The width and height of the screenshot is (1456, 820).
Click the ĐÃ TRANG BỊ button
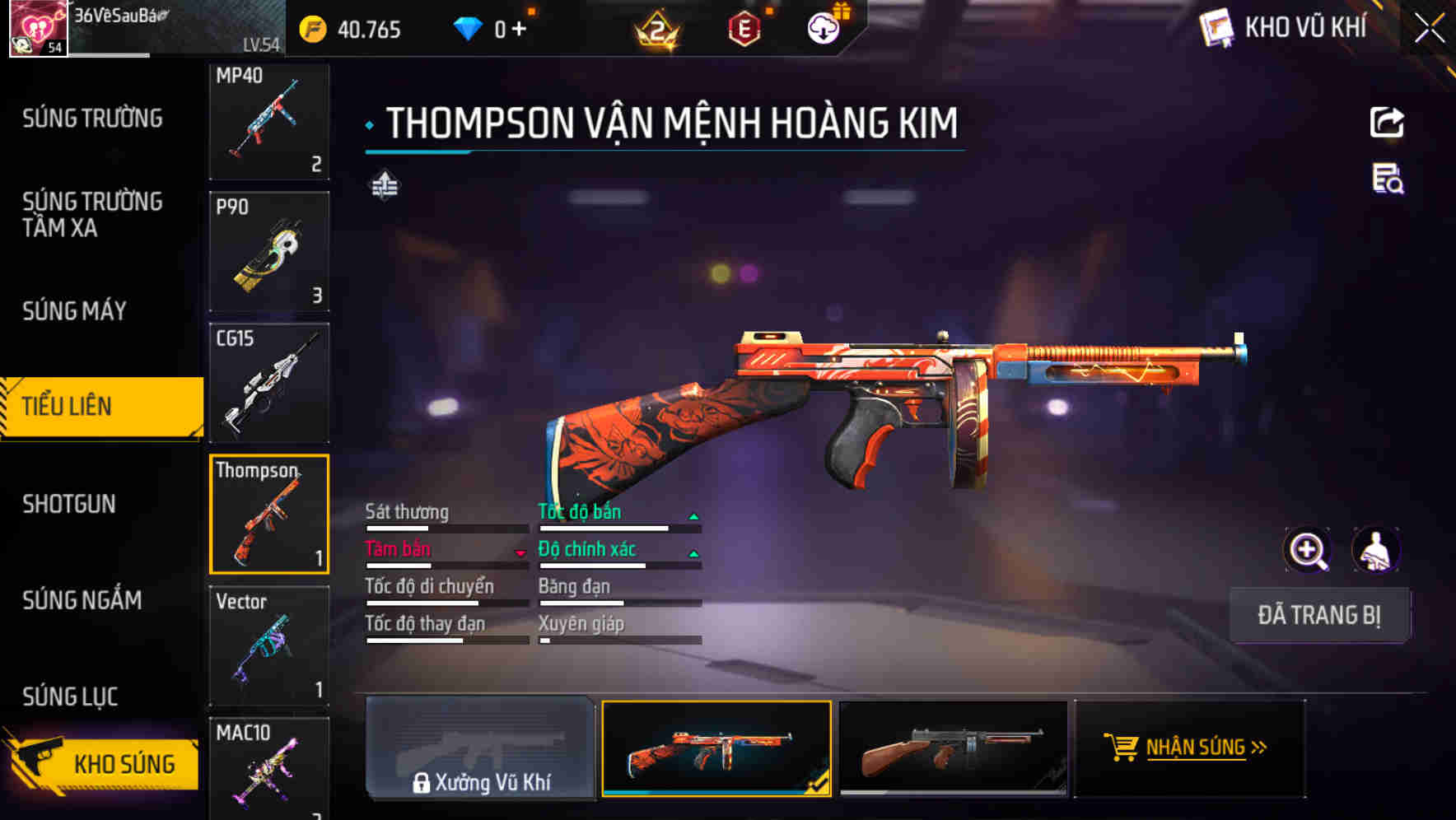(1320, 615)
